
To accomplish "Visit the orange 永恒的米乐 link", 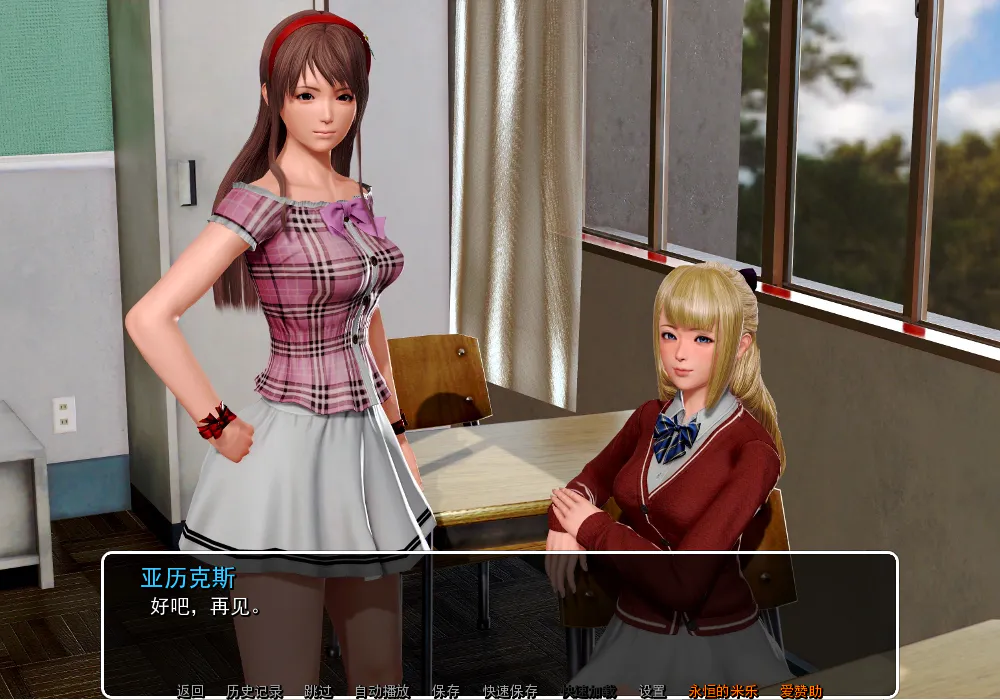I will tap(722, 691).
